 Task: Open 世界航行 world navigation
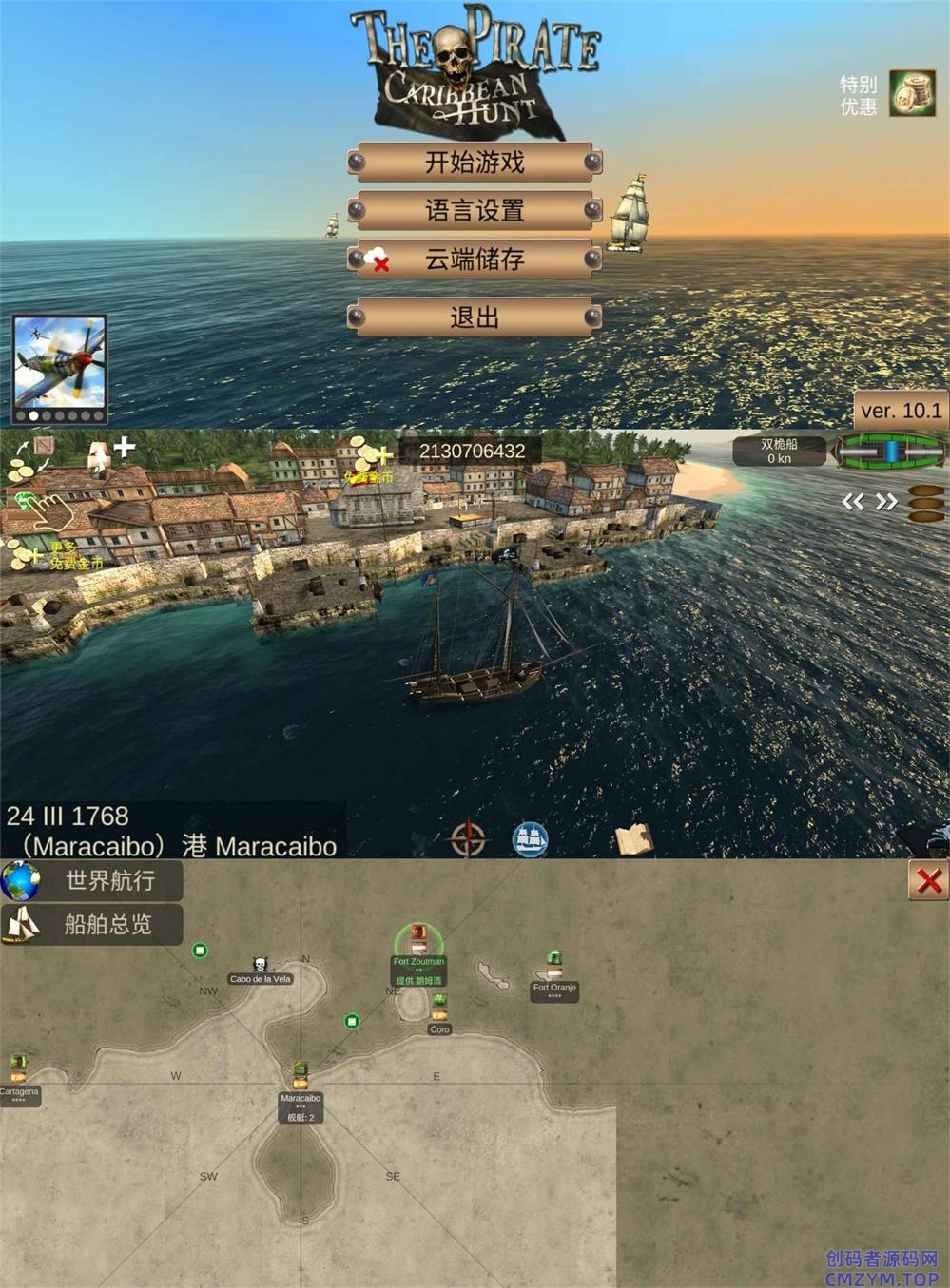coord(92,880)
